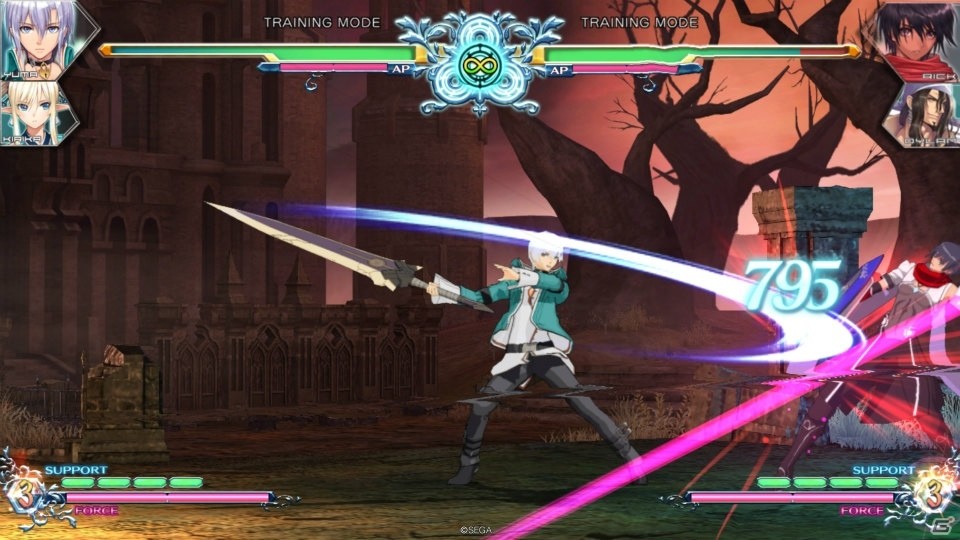Click the Kirika partner portrait

point(36,110)
